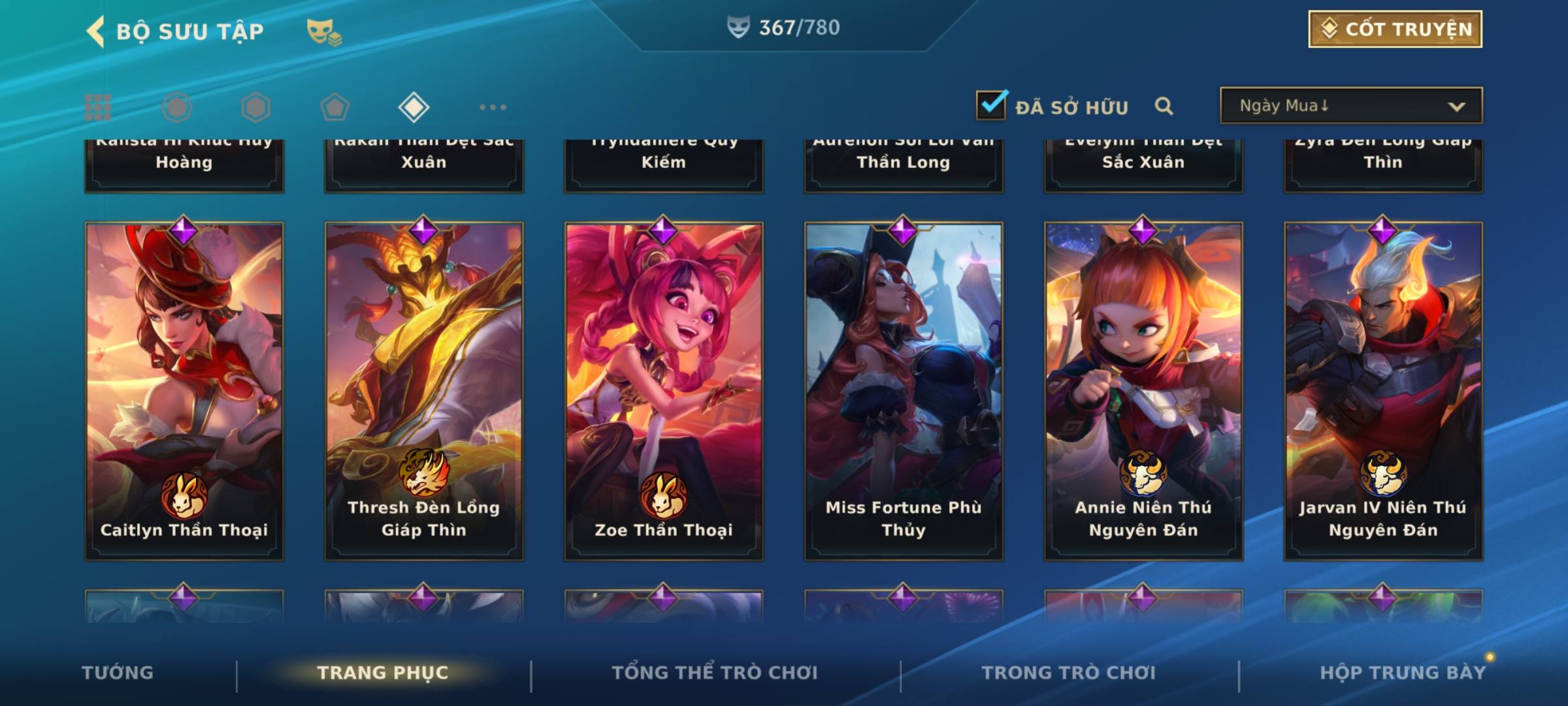Select the grid all-rarities filter
Viewport: 1568px width, 706px height.
pyautogui.click(x=98, y=107)
